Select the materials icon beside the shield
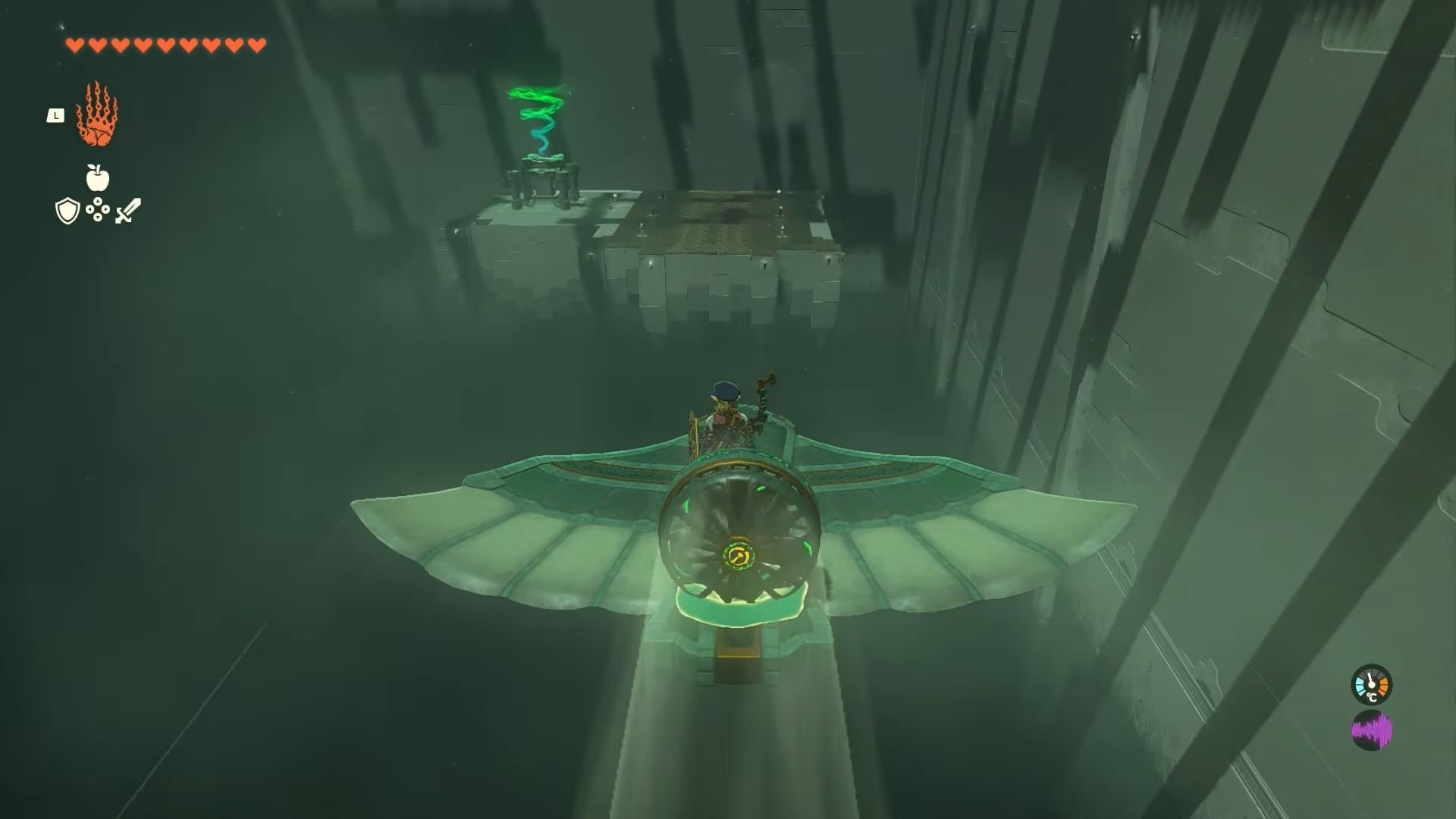The width and height of the screenshot is (1456, 819). [x=96, y=210]
